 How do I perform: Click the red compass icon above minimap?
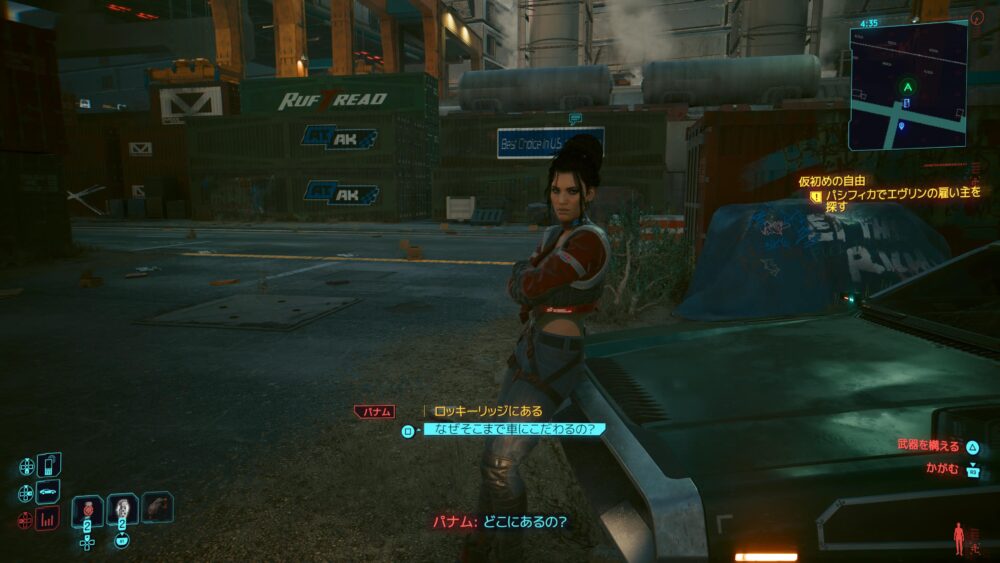point(977,17)
